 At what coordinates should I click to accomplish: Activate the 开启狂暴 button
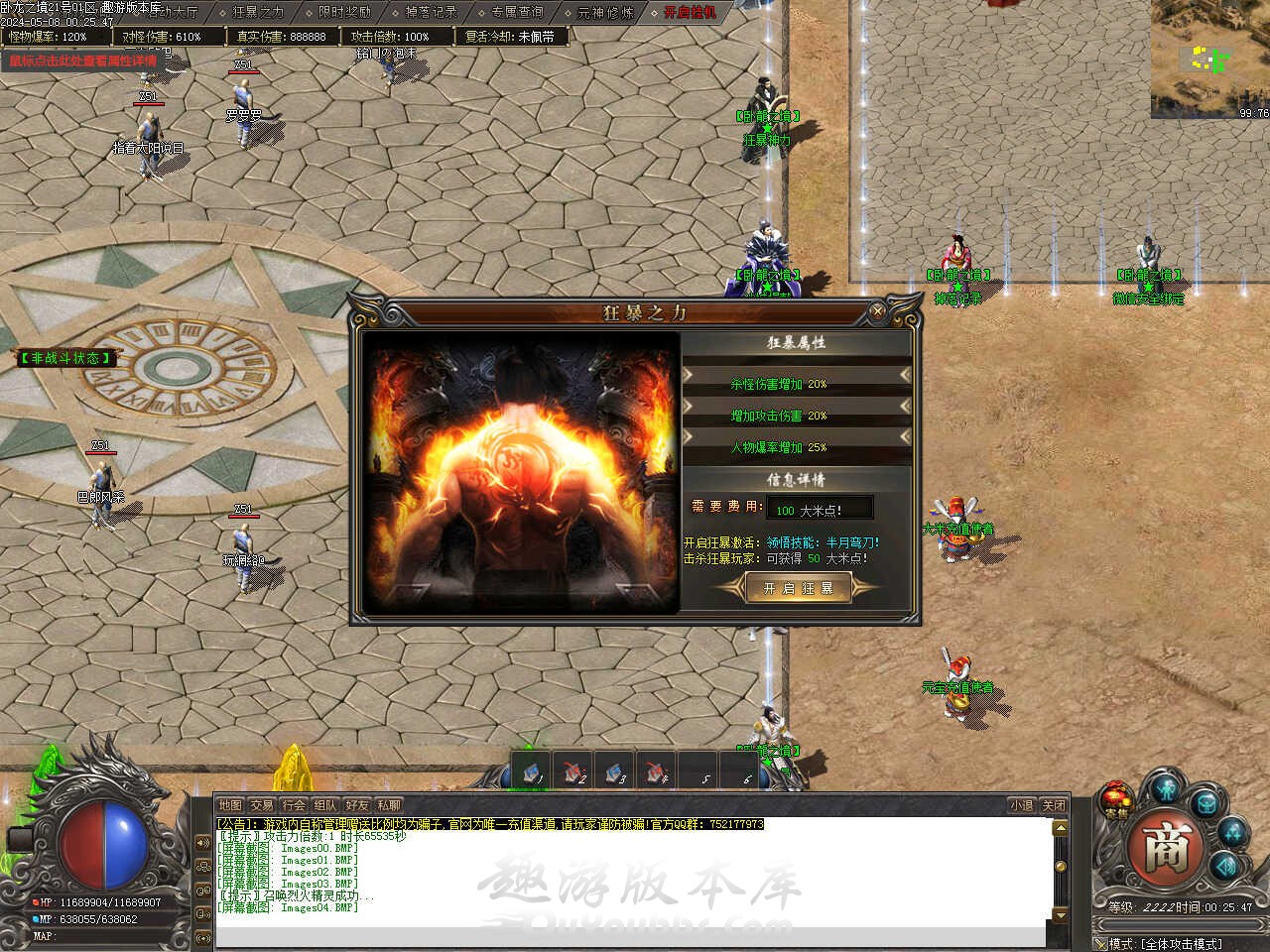point(798,588)
